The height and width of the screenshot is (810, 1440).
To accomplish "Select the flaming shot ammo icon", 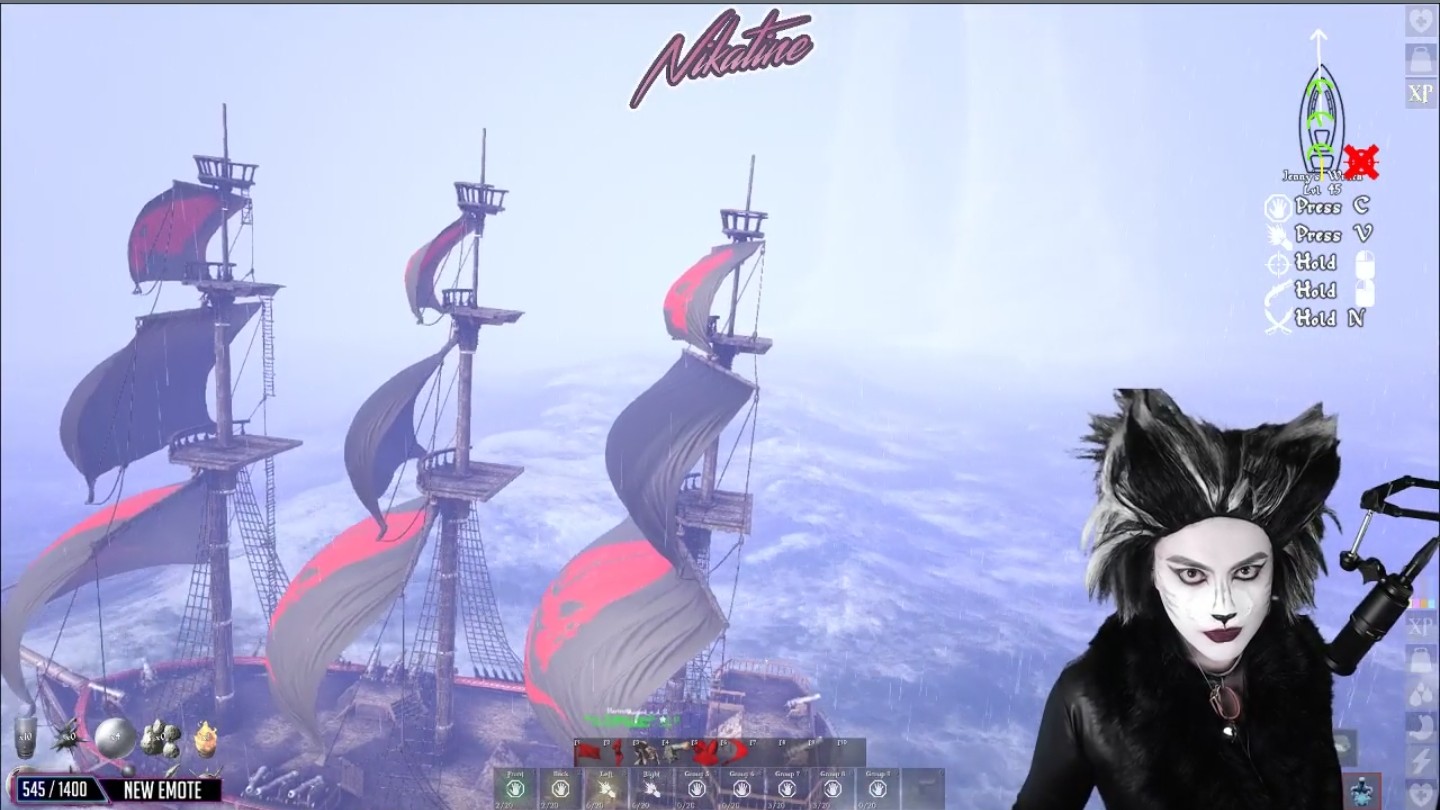I will [x=205, y=738].
